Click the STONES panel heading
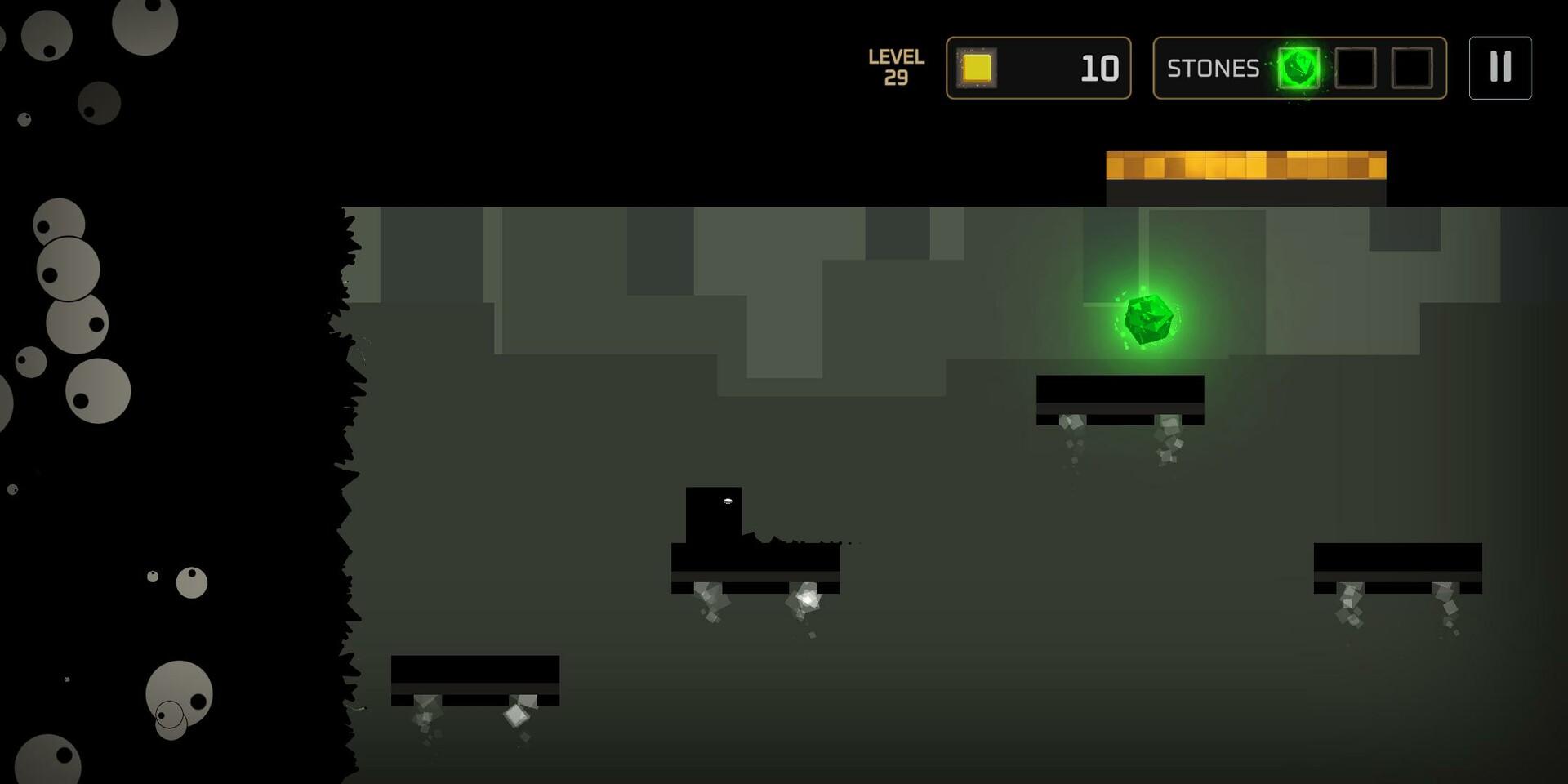Screen dimensions: 1568x784 1212,68
